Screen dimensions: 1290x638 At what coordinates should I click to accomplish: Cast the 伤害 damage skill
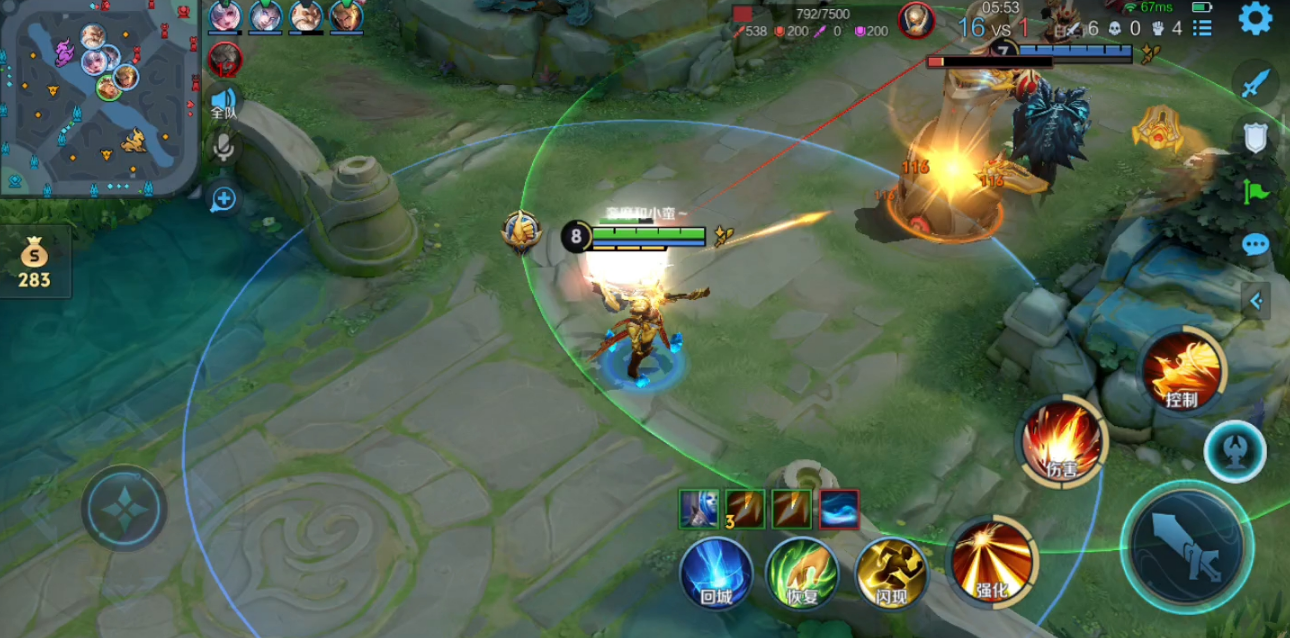coord(1061,441)
